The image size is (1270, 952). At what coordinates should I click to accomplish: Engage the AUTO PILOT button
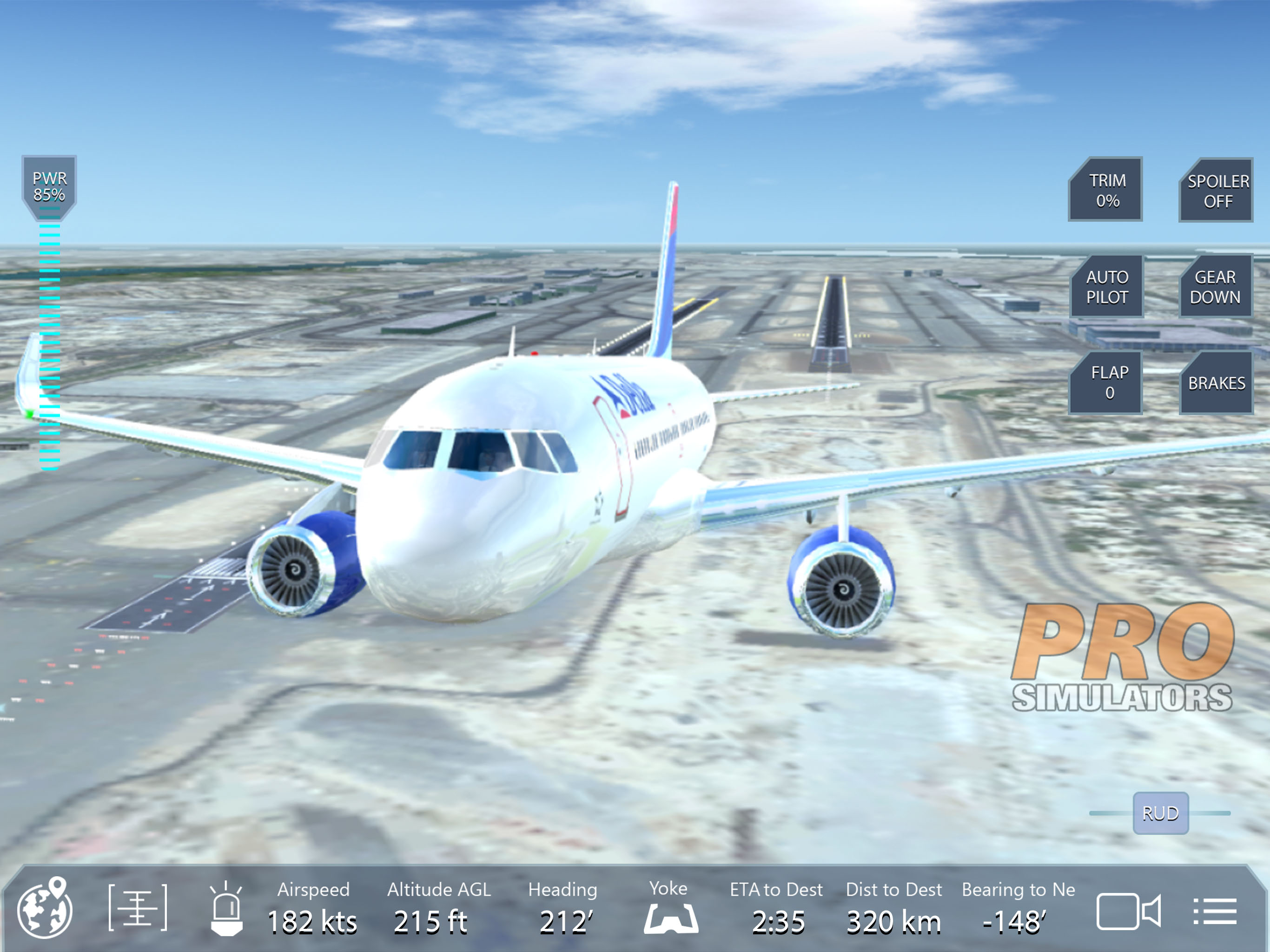(x=1107, y=286)
